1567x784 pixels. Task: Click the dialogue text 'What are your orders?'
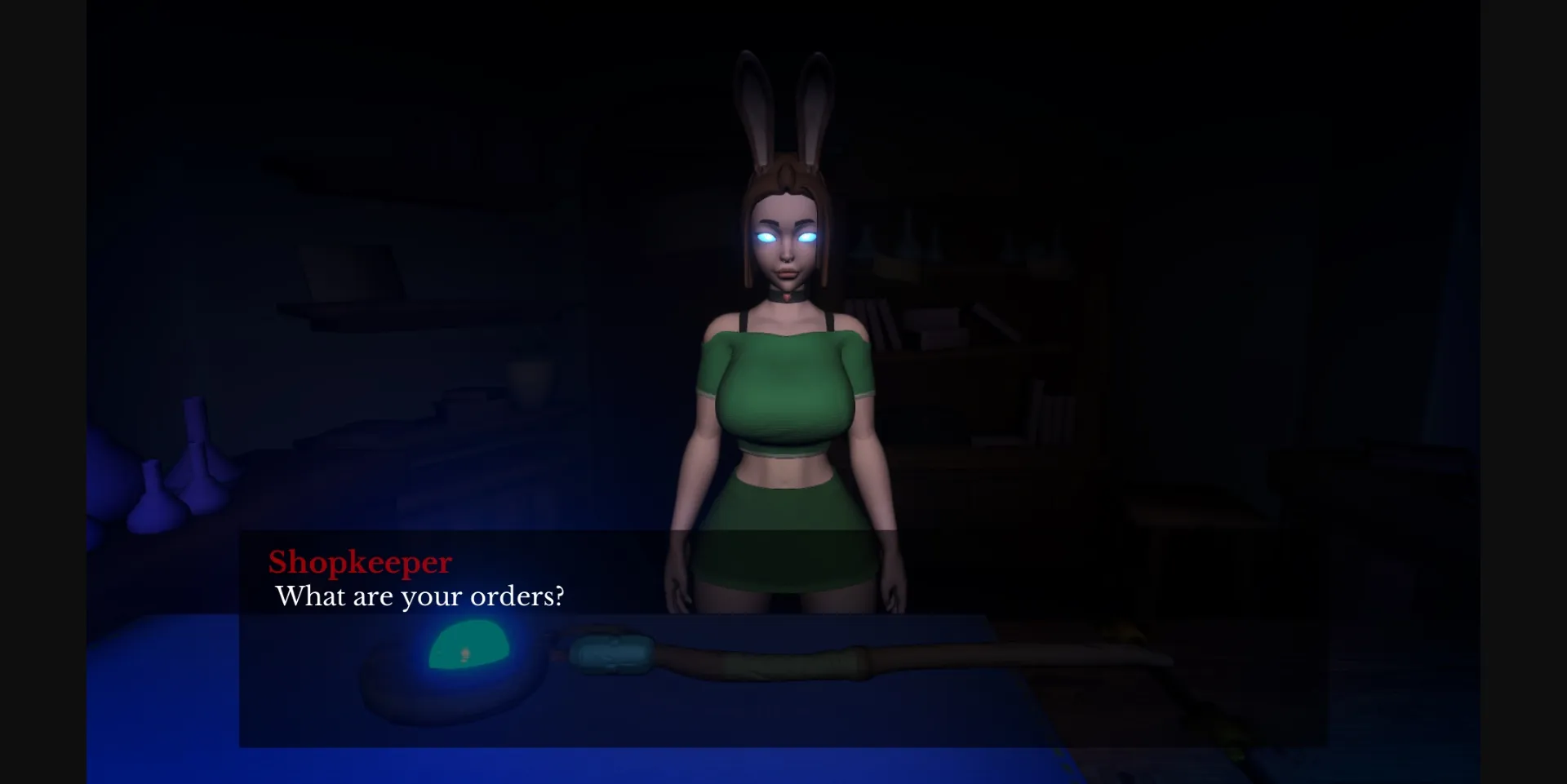[419, 596]
